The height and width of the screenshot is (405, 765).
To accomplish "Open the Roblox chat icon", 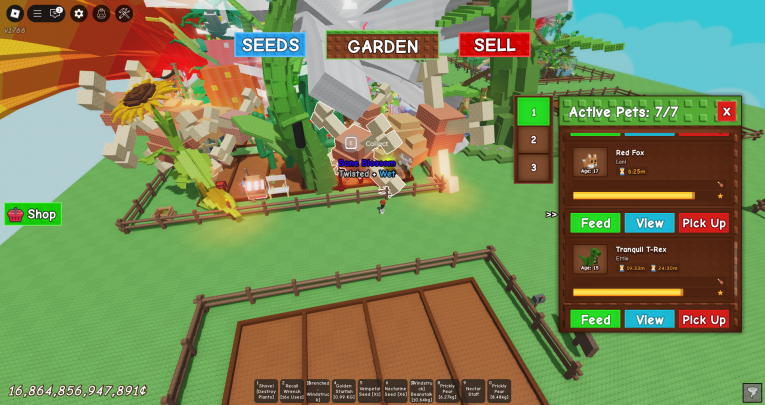I will [56, 13].
